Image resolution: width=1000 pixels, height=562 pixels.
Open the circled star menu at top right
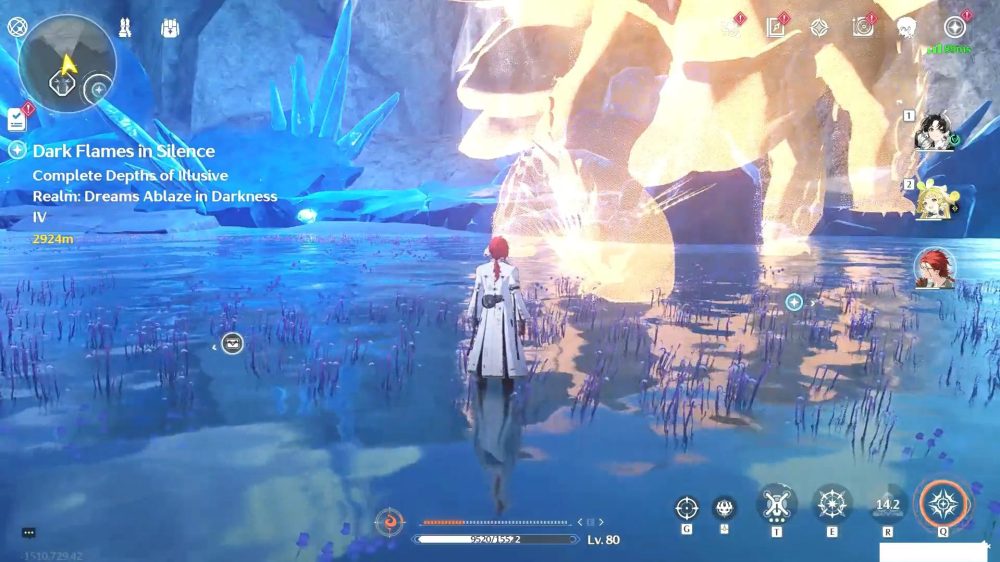coord(955,28)
